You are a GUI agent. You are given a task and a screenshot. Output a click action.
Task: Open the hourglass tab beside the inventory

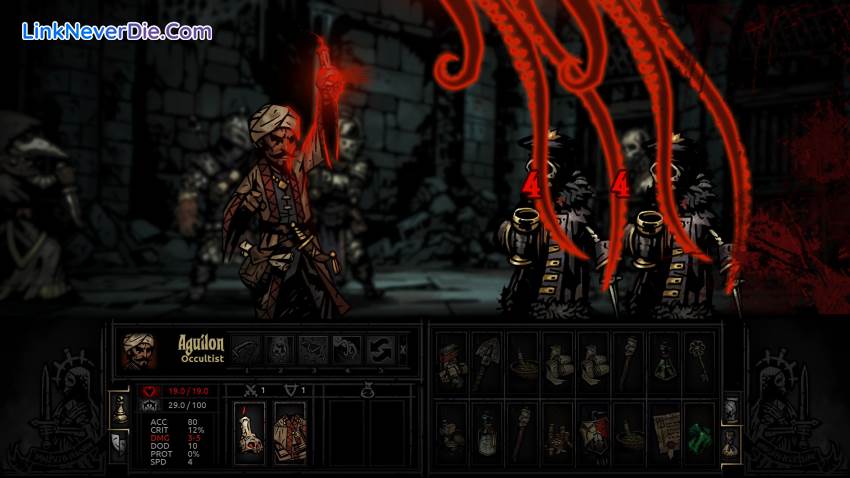[x=730, y=443]
